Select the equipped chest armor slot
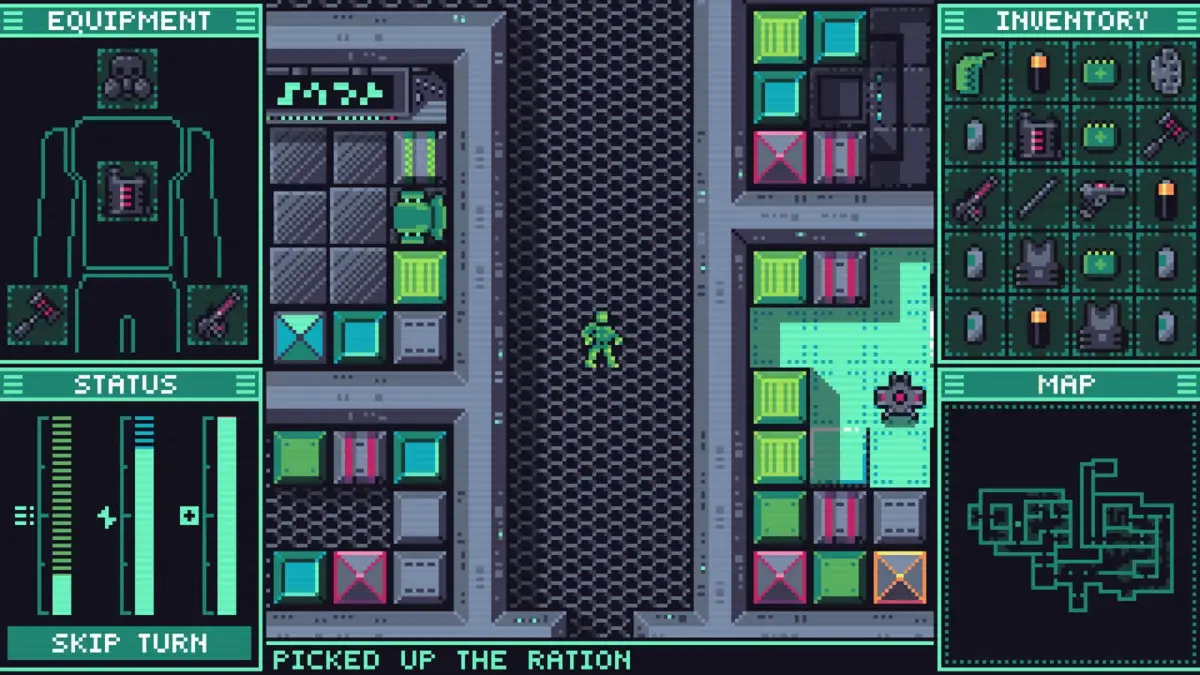The width and height of the screenshot is (1200, 675). tap(127, 190)
